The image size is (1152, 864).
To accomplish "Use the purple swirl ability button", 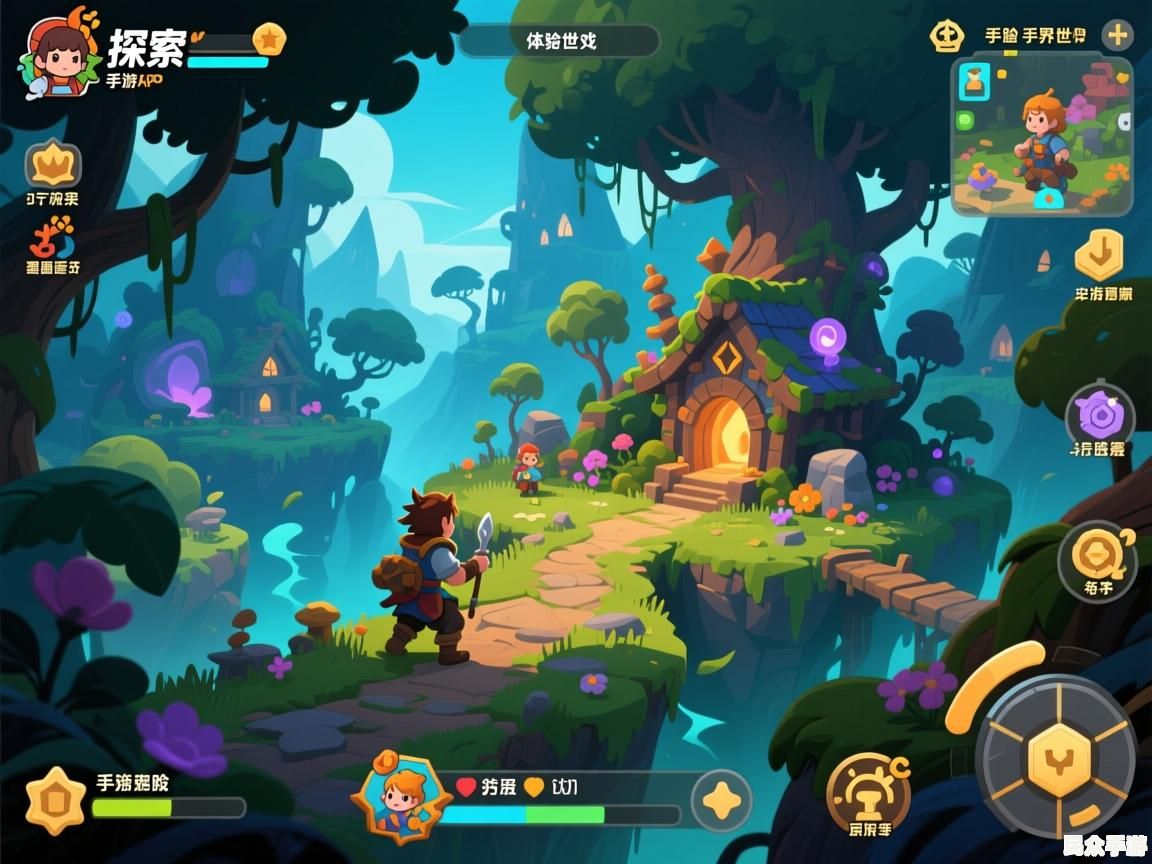I will 1099,412.
